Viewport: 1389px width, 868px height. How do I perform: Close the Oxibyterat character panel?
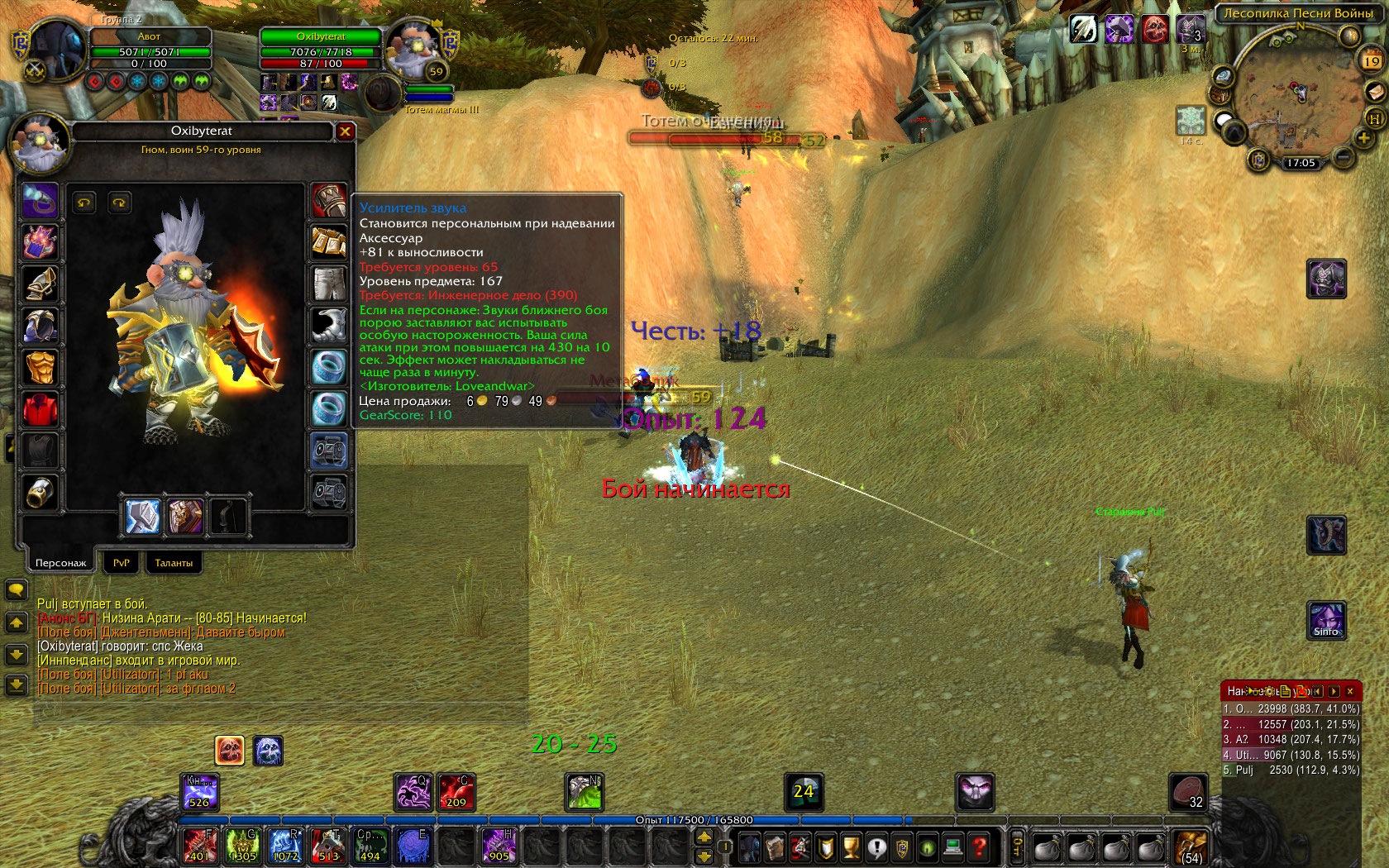pyautogui.click(x=345, y=131)
